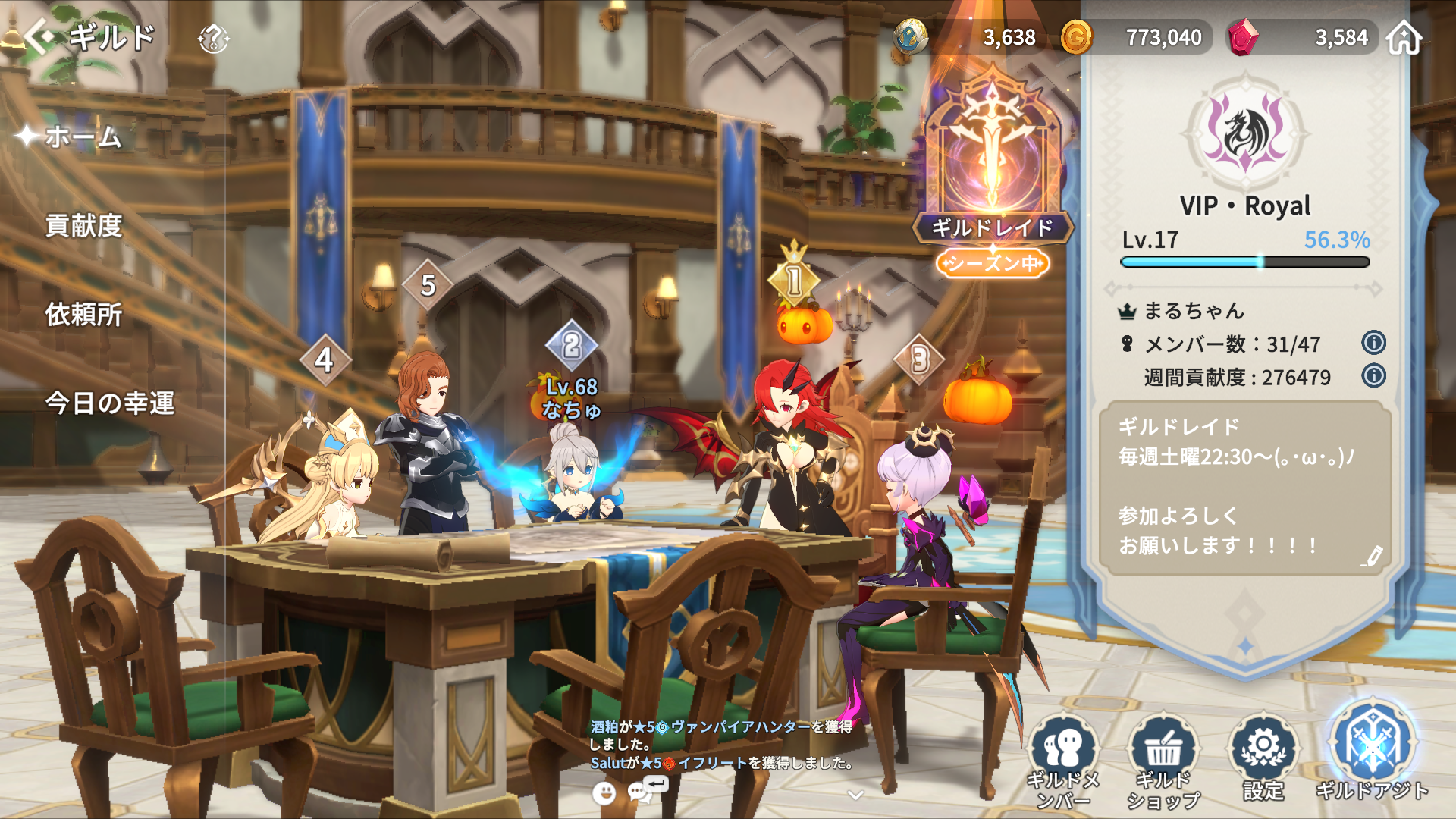The width and height of the screenshot is (1456, 819).
Task: Enter the ギルドレイド guild raid
Action: click(x=992, y=167)
